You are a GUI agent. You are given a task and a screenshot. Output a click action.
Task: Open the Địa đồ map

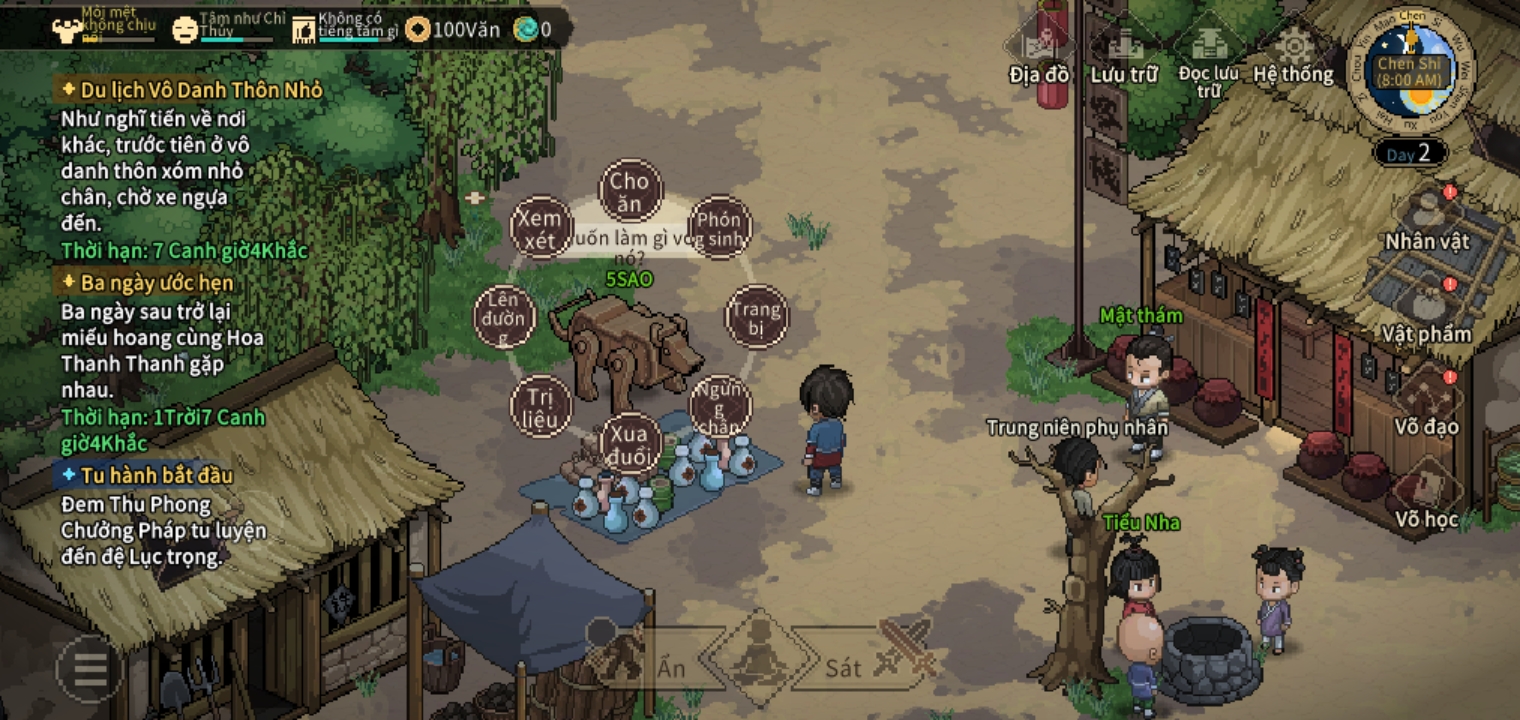coord(1039,55)
